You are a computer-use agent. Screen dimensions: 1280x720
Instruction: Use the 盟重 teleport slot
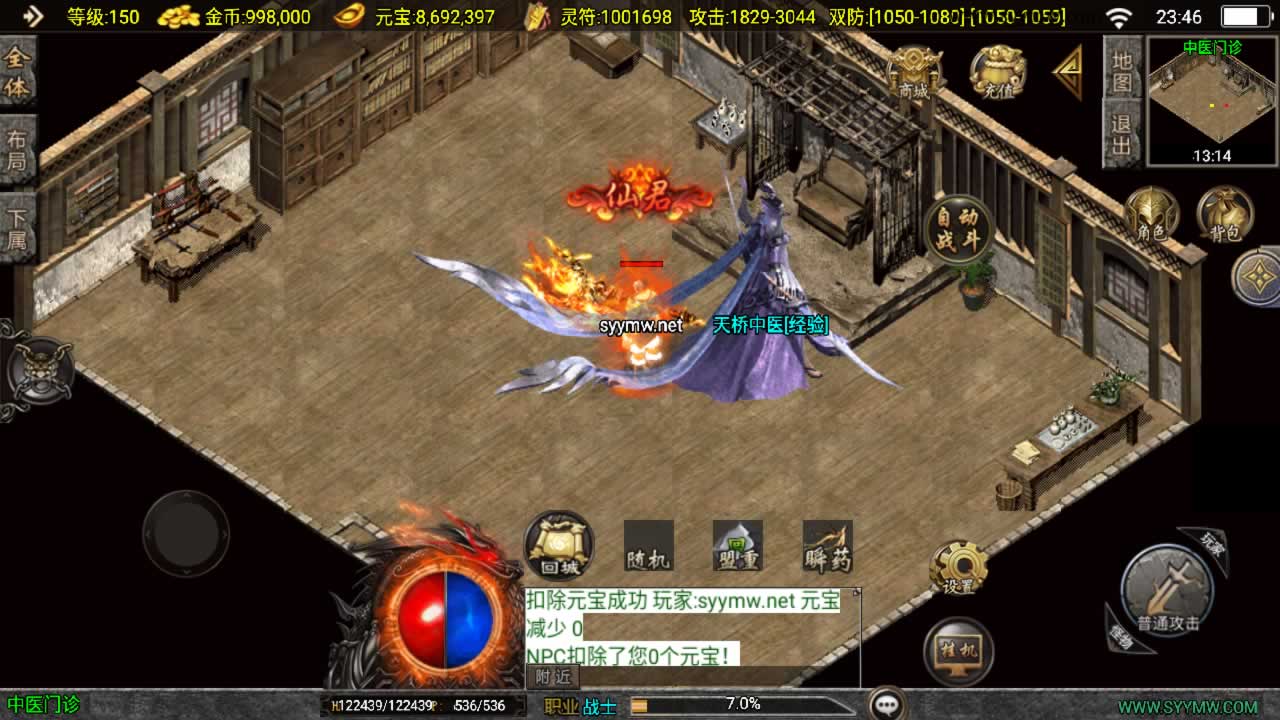click(737, 546)
